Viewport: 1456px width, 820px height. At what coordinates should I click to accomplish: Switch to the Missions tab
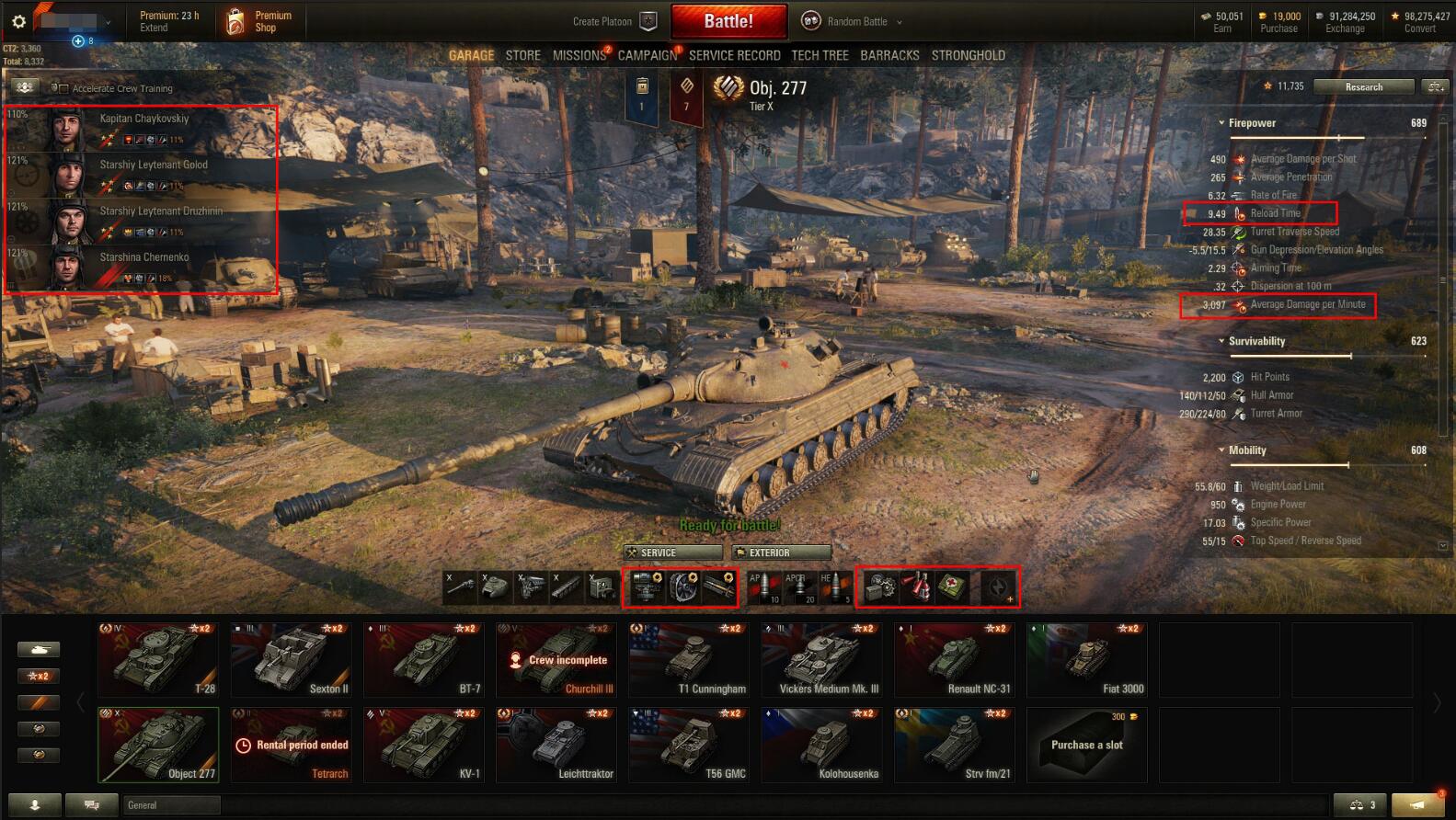(x=579, y=55)
